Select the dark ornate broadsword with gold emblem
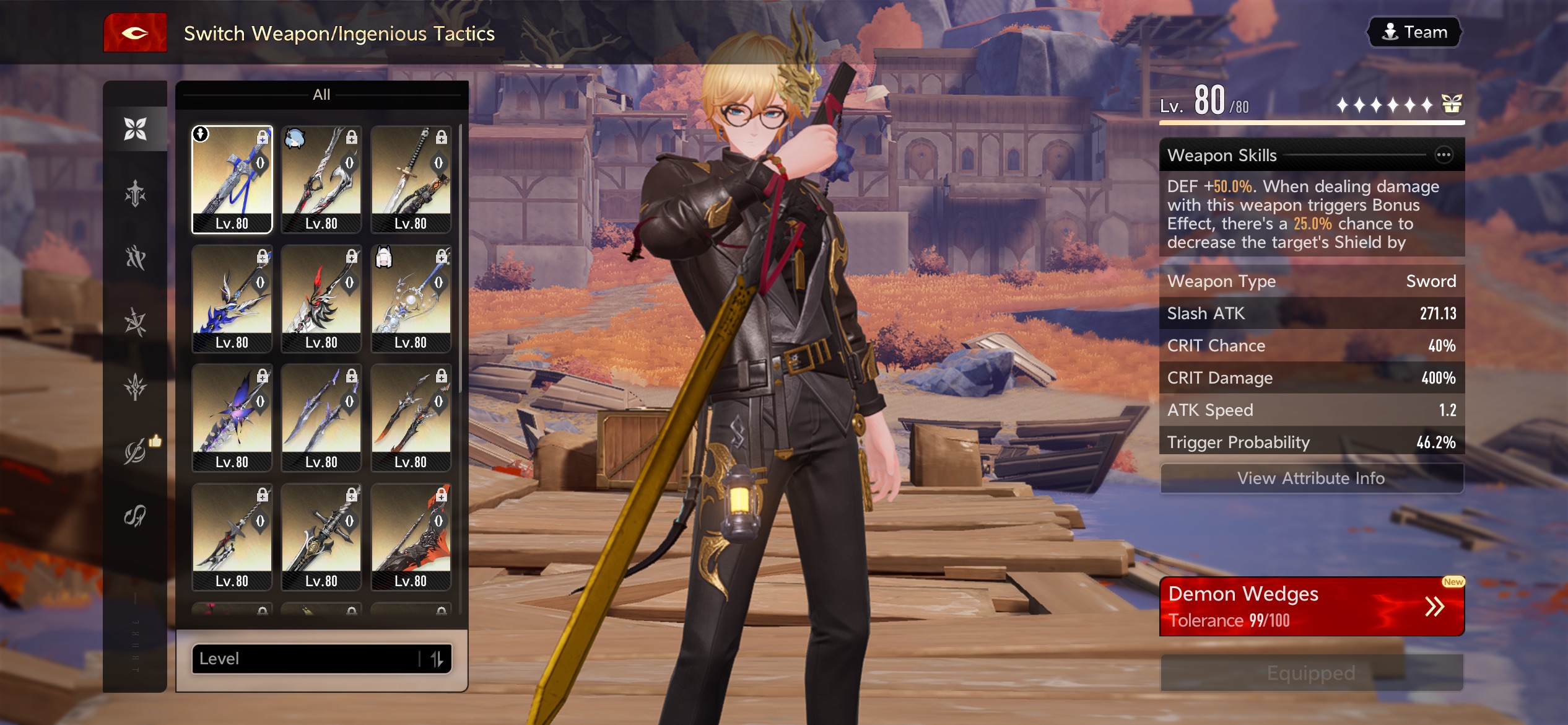Viewport: 1568px width, 725px height. [321, 537]
